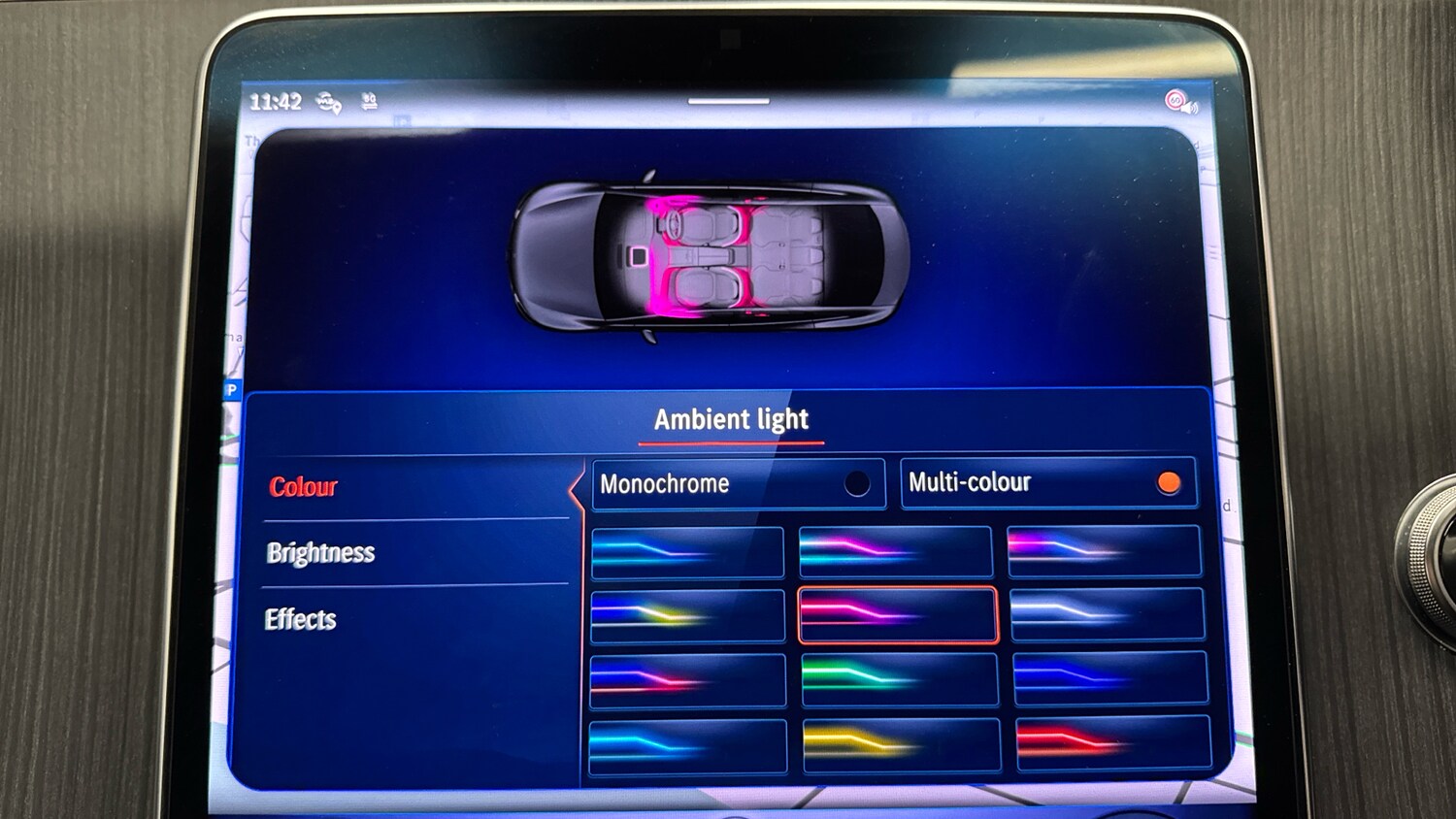Image resolution: width=1456 pixels, height=819 pixels.
Task: Open the Effects settings section
Action: (x=302, y=618)
